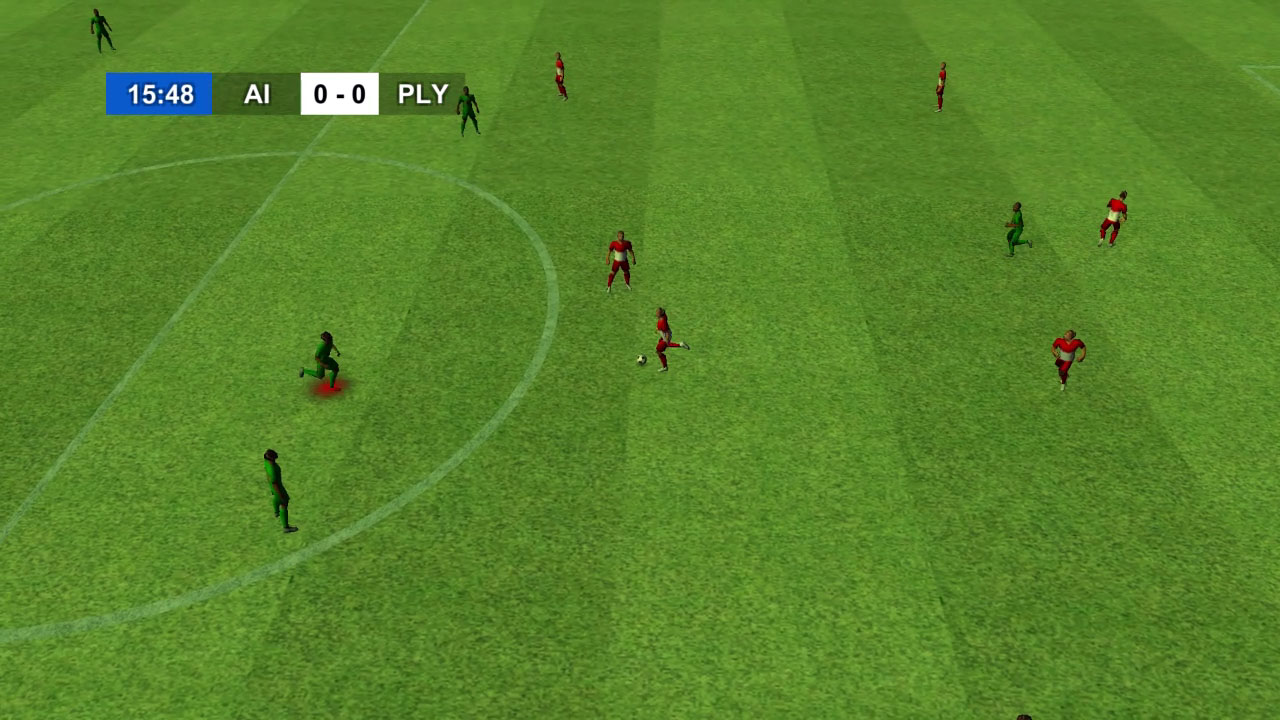Select the red player running upper right area
The height and width of the screenshot is (720, 1280).
coord(1113,217)
